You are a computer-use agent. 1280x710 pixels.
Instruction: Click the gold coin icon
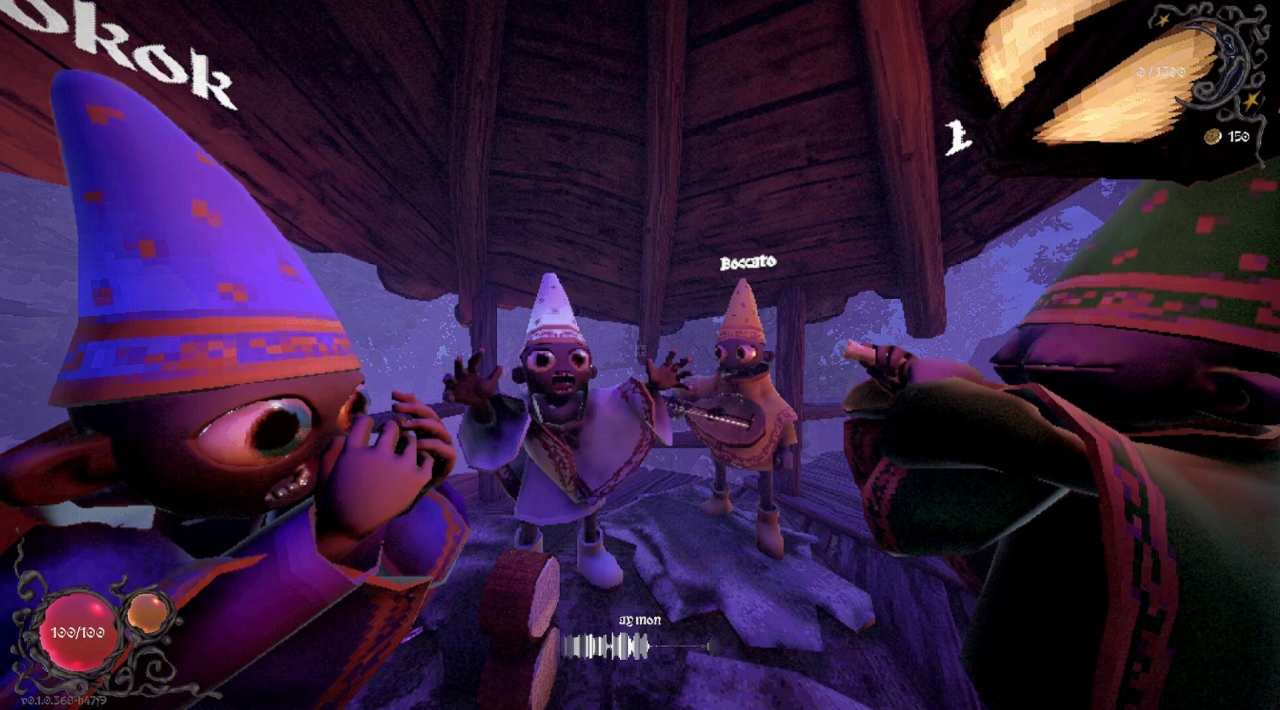[1212, 136]
